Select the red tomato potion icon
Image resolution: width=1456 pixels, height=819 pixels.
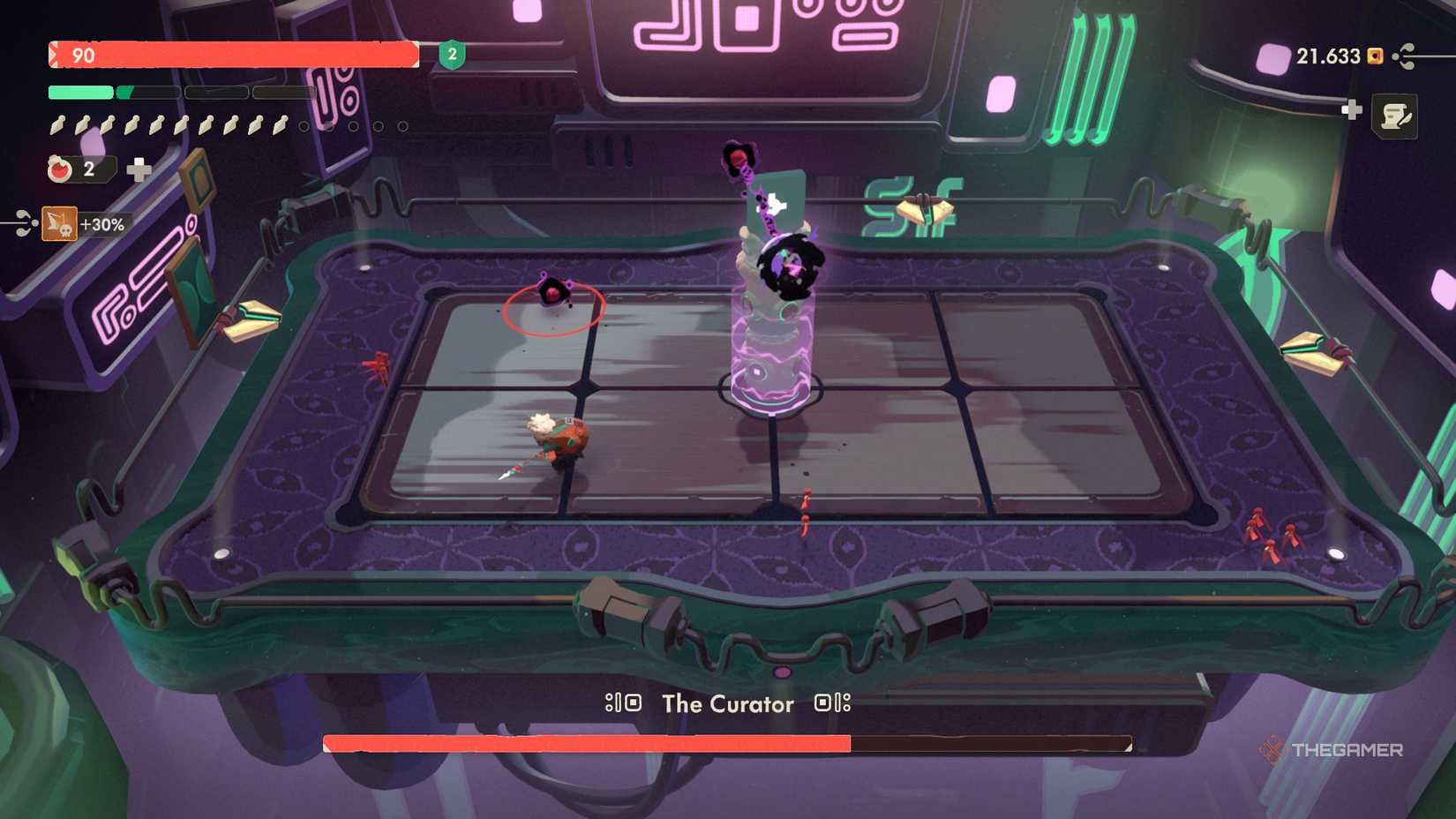point(58,169)
